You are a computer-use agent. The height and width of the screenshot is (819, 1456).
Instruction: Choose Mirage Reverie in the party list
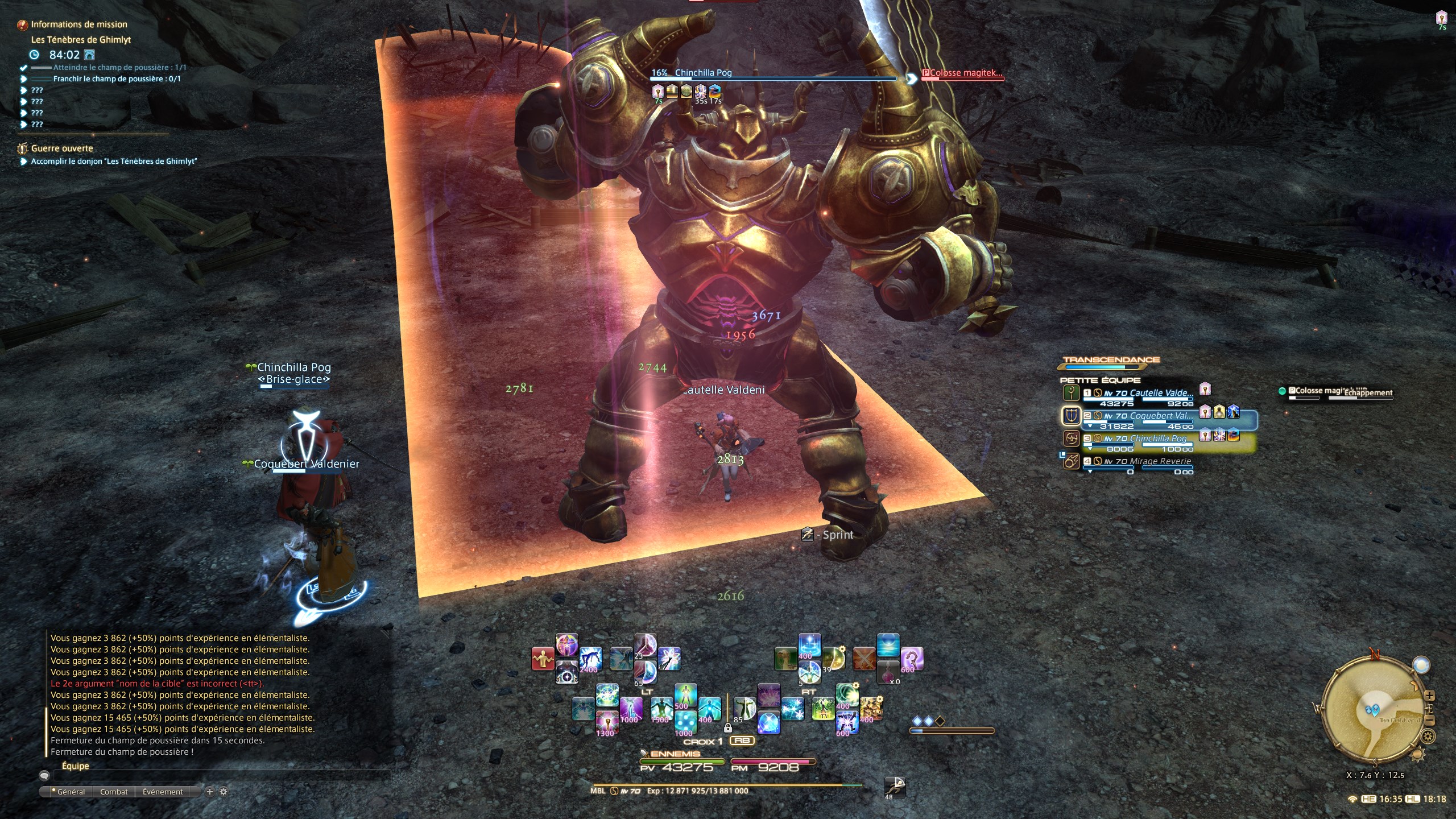coord(1160,461)
